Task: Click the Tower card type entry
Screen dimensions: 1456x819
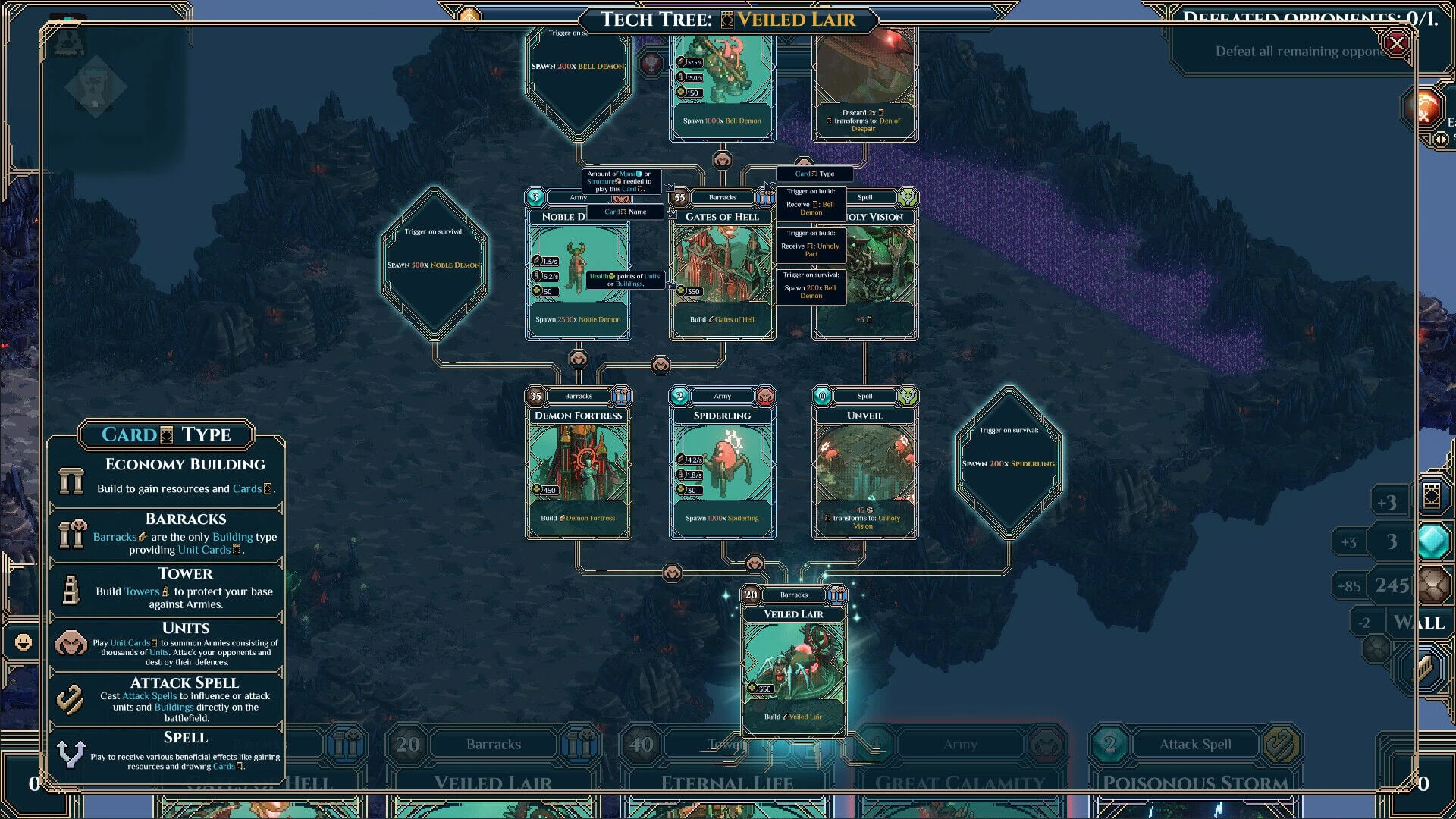Action: 166,588
